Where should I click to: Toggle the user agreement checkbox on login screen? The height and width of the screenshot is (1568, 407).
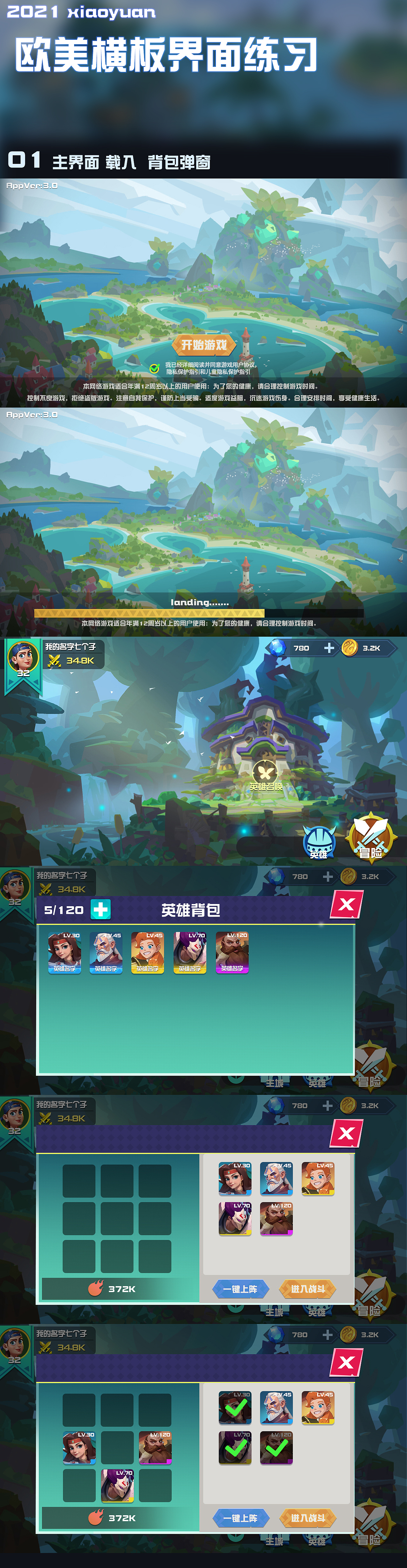click(154, 368)
